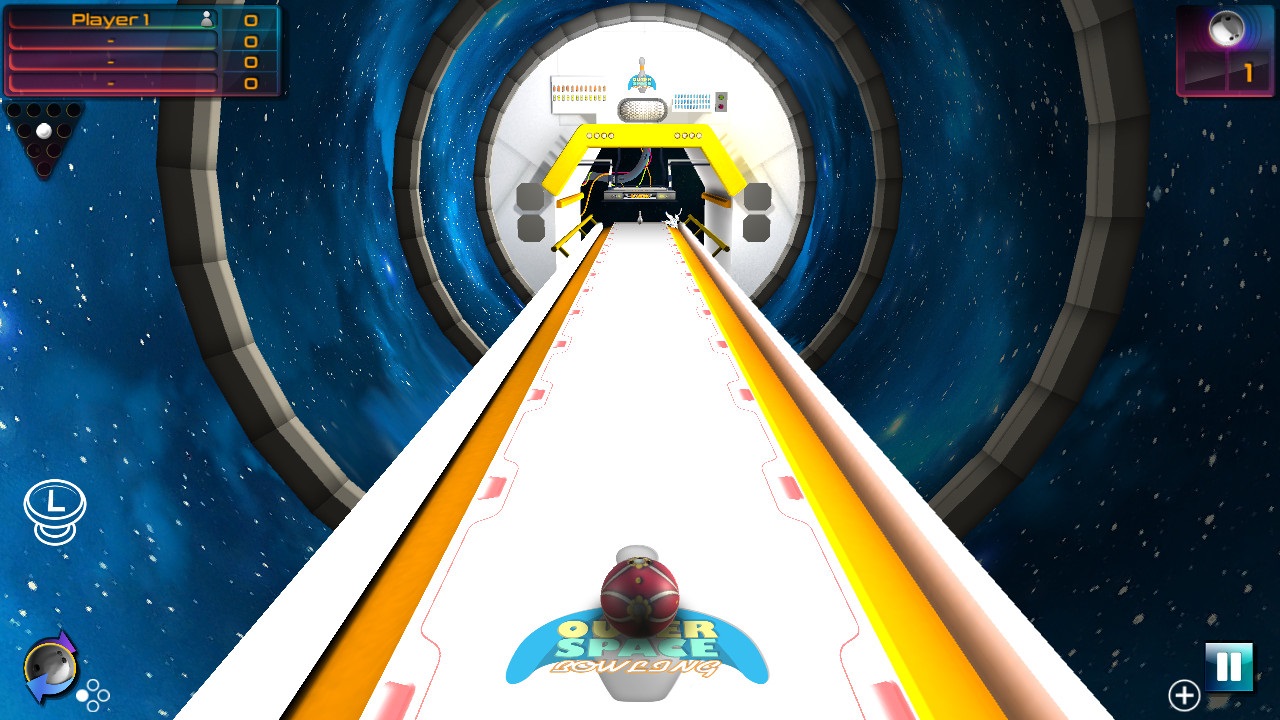Click the Player 1 name label
Viewport: 1280px width, 720px height.
110,17
